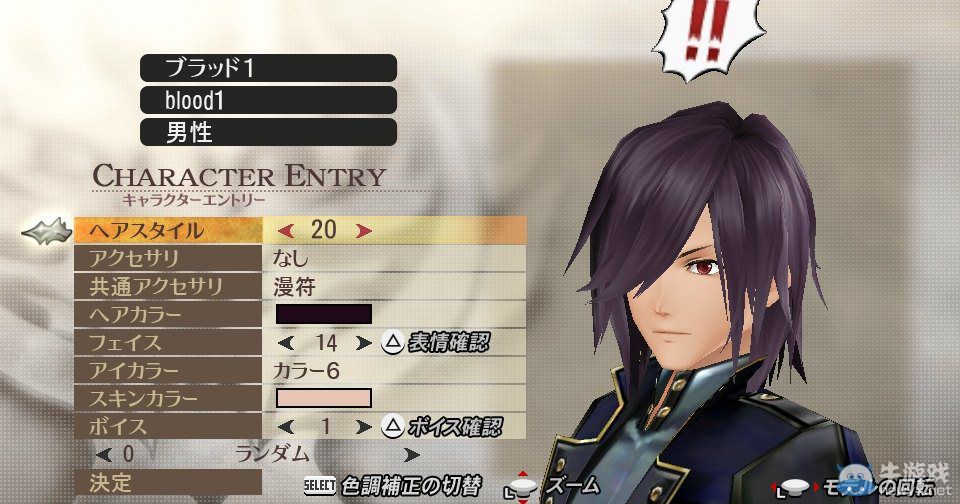Viewport: 960px width, 504px height.
Task: Edit the ブラッド1 character name field
Action: tap(268, 68)
